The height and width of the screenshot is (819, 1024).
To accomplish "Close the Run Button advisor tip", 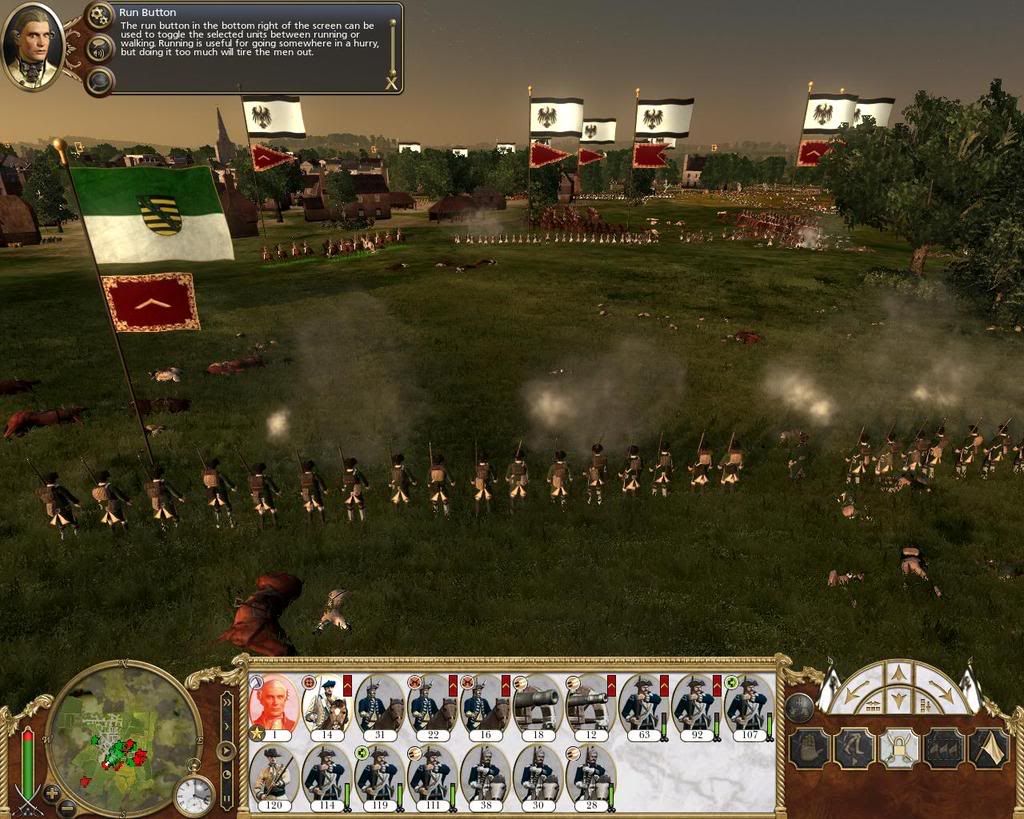I will 390,84.
